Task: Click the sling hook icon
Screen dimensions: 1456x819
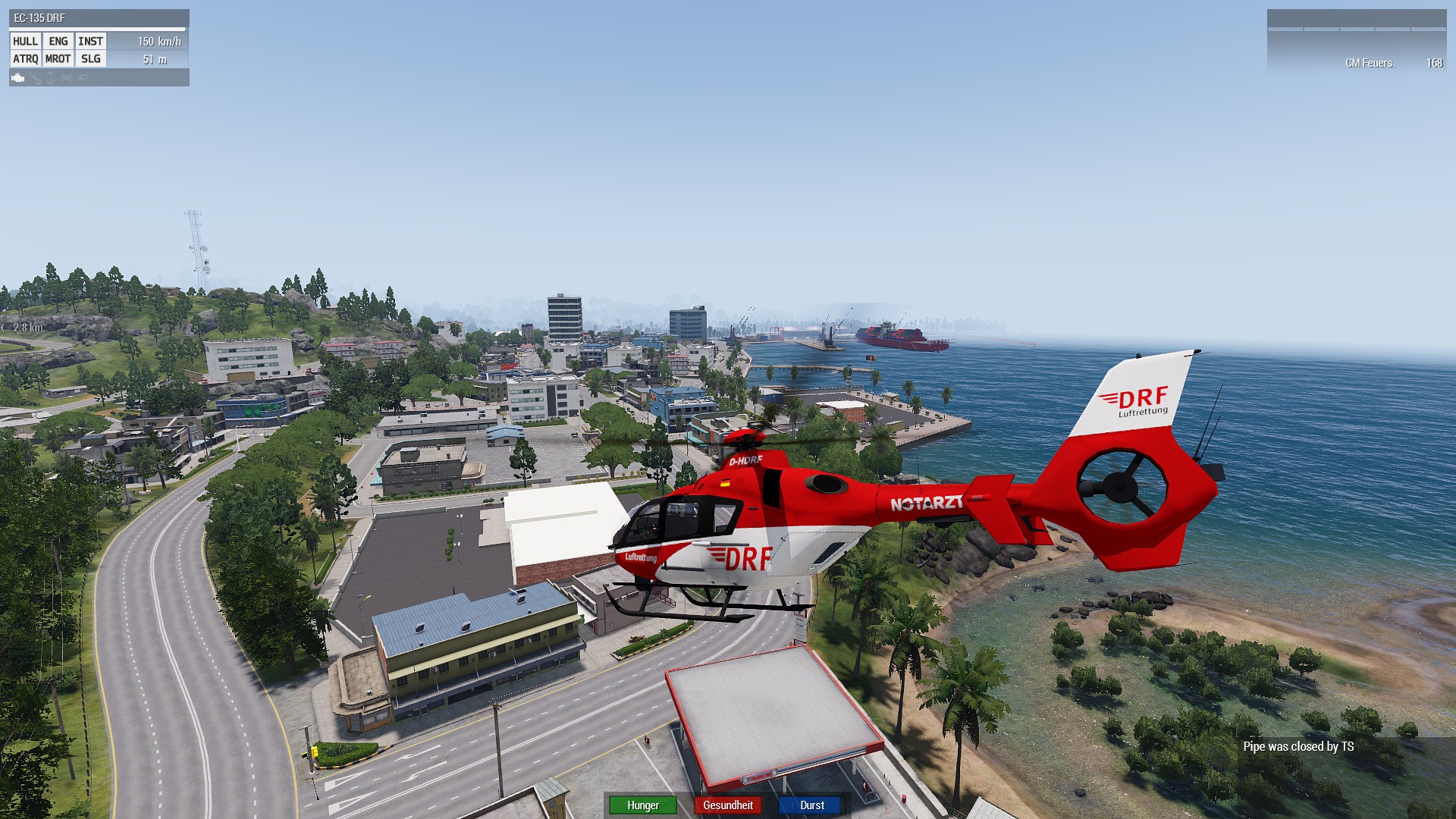Action: [36, 78]
